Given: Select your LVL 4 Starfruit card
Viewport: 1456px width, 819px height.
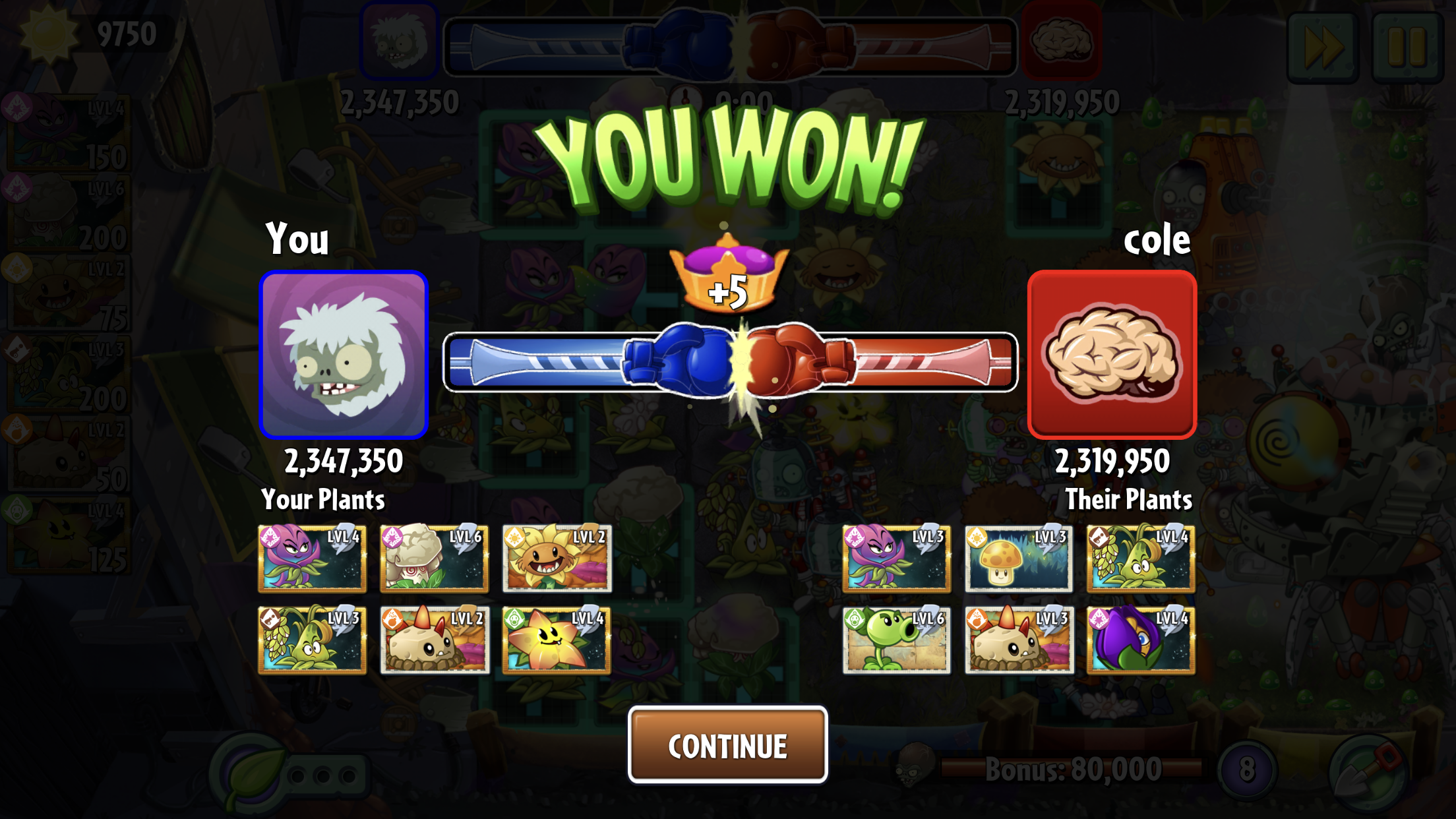Looking at the screenshot, I should [x=557, y=640].
